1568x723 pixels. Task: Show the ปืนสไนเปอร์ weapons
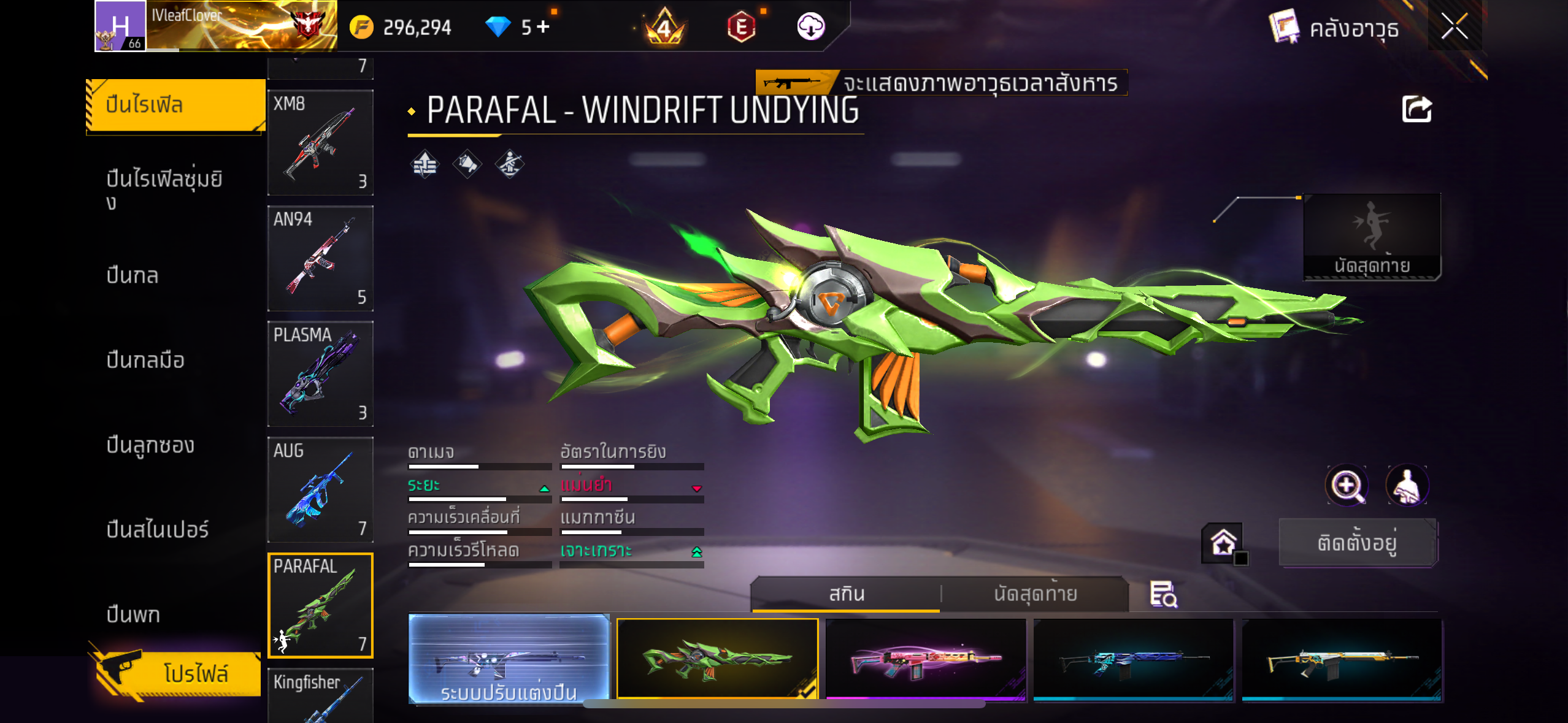click(158, 529)
